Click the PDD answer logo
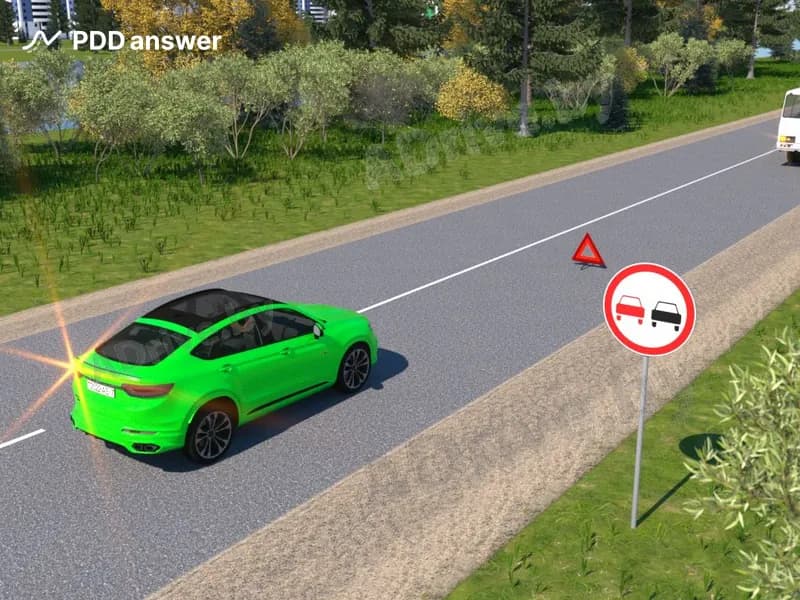Image resolution: width=800 pixels, height=600 pixels. tap(122, 41)
